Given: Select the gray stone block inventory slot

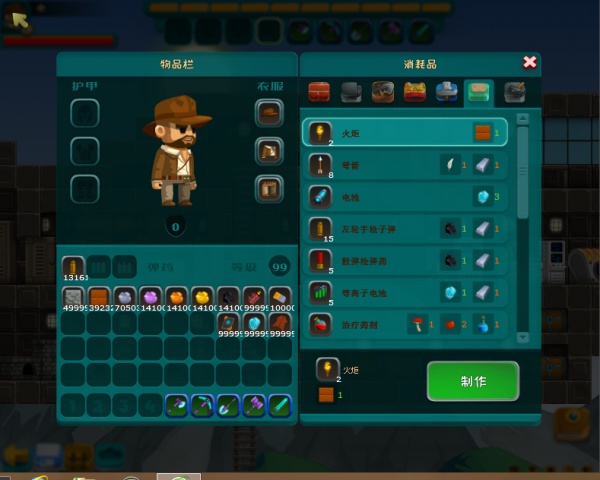Looking at the screenshot, I should point(73,298).
